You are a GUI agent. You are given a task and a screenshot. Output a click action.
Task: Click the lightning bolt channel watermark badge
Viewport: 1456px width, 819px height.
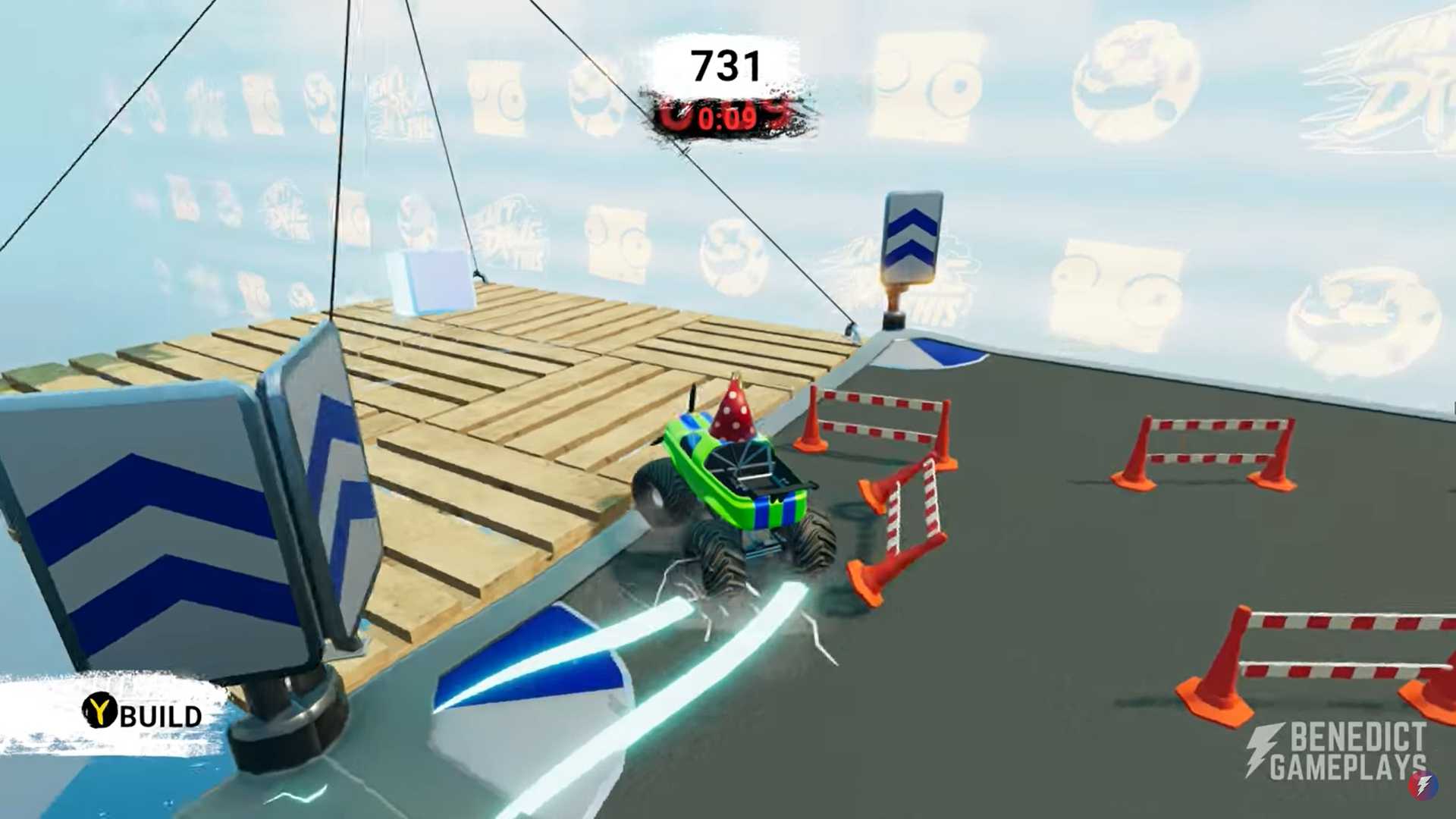(x=1423, y=785)
